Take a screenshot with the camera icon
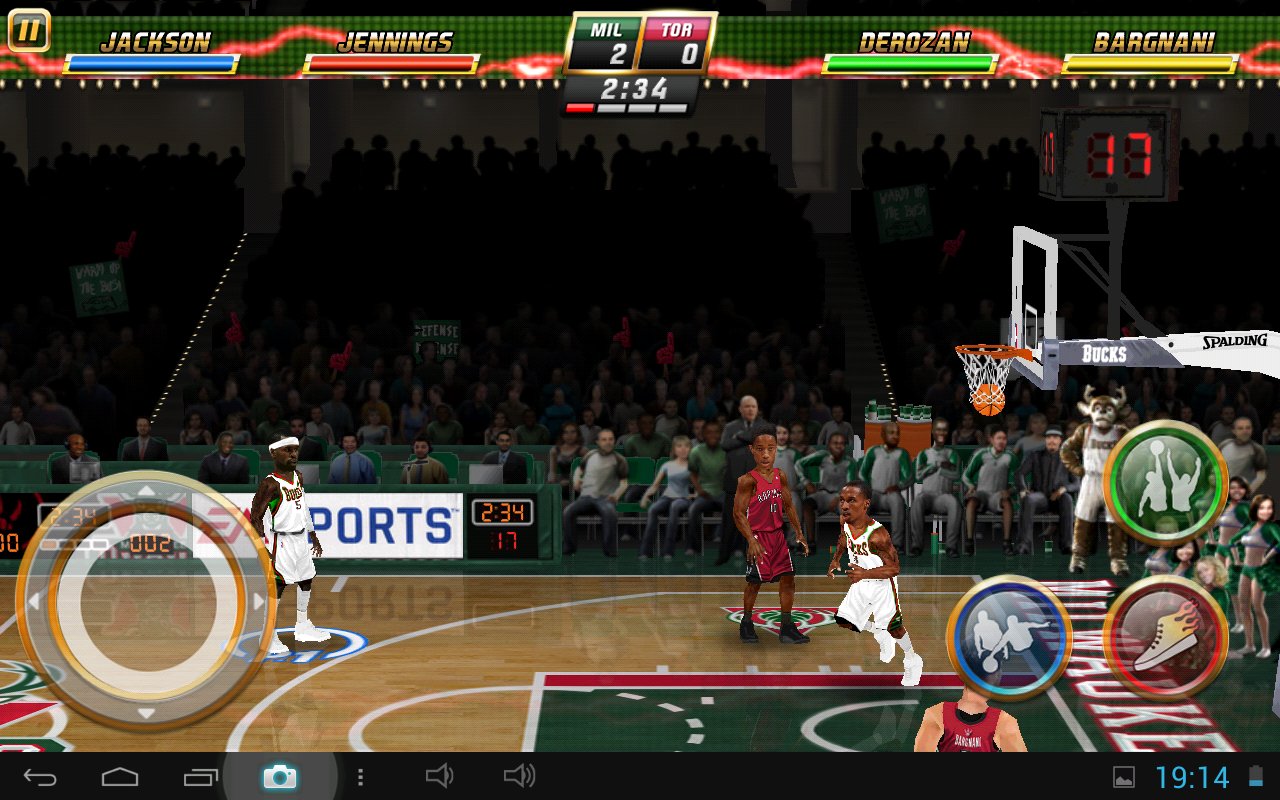This screenshot has width=1280, height=800. (x=280, y=776)
